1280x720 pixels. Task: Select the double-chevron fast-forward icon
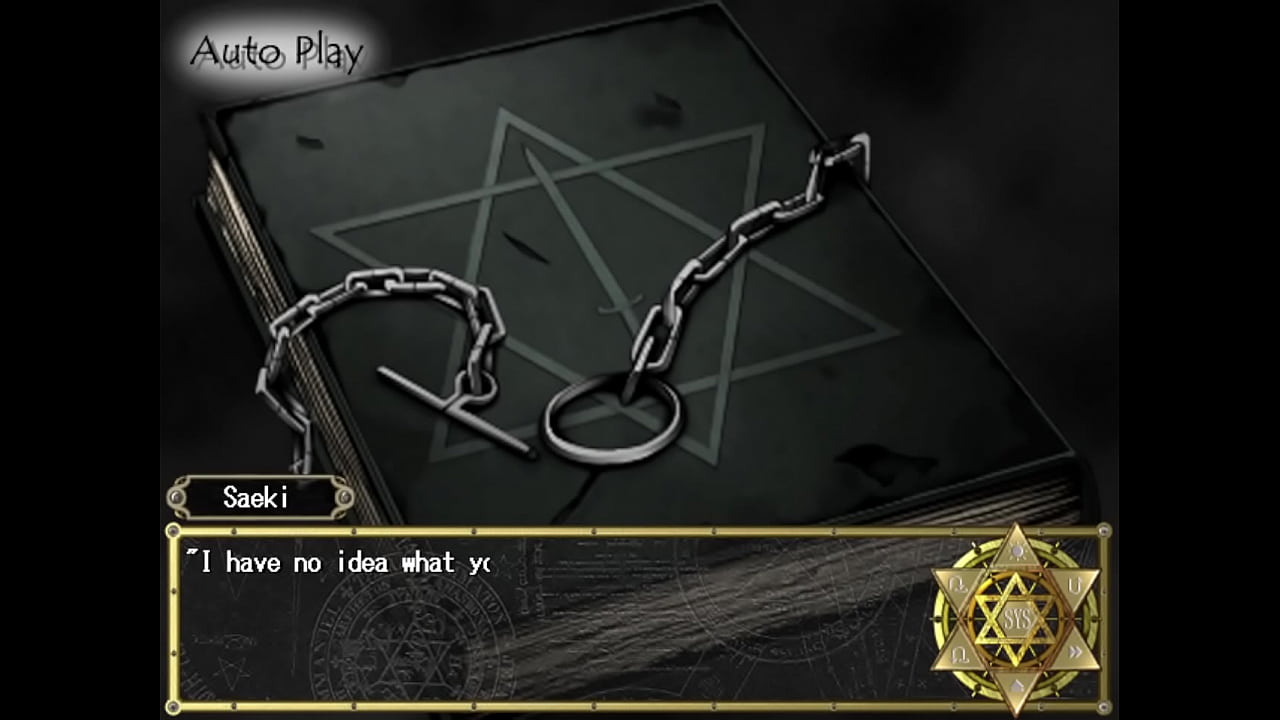coord(1075,649)
